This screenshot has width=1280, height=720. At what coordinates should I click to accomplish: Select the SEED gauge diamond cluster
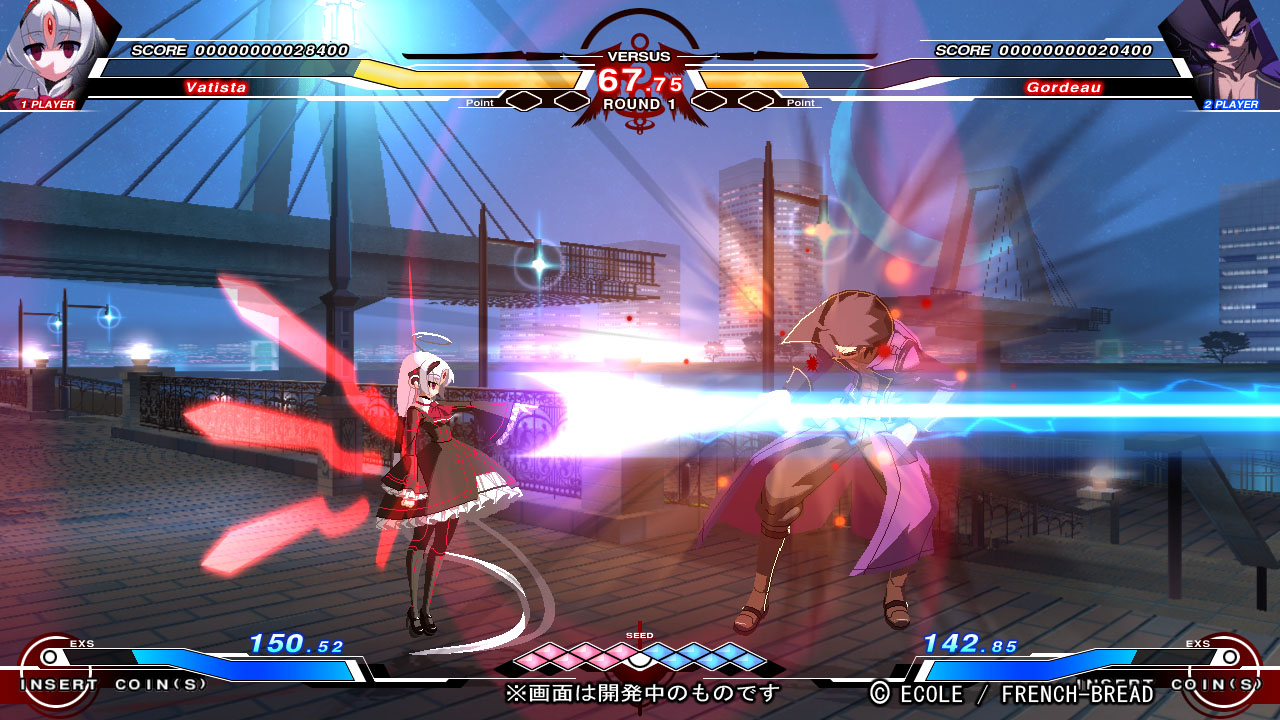coord(640,656)
